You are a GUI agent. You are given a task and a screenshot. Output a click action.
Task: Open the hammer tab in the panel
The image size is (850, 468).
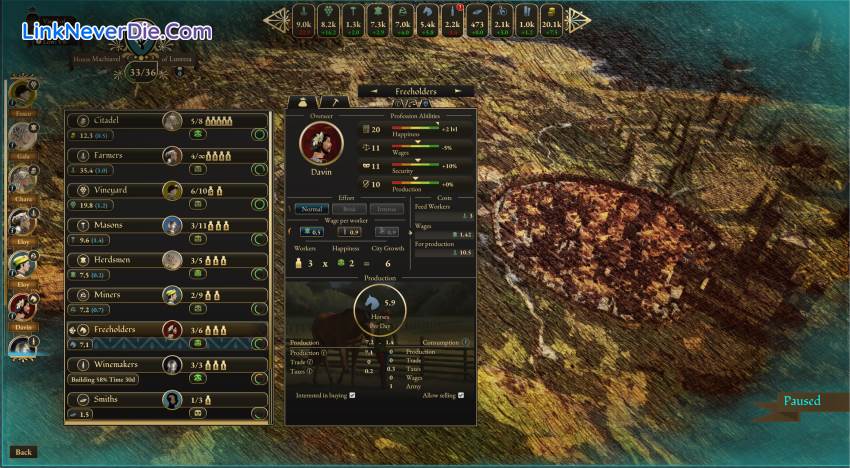point(336,102)
